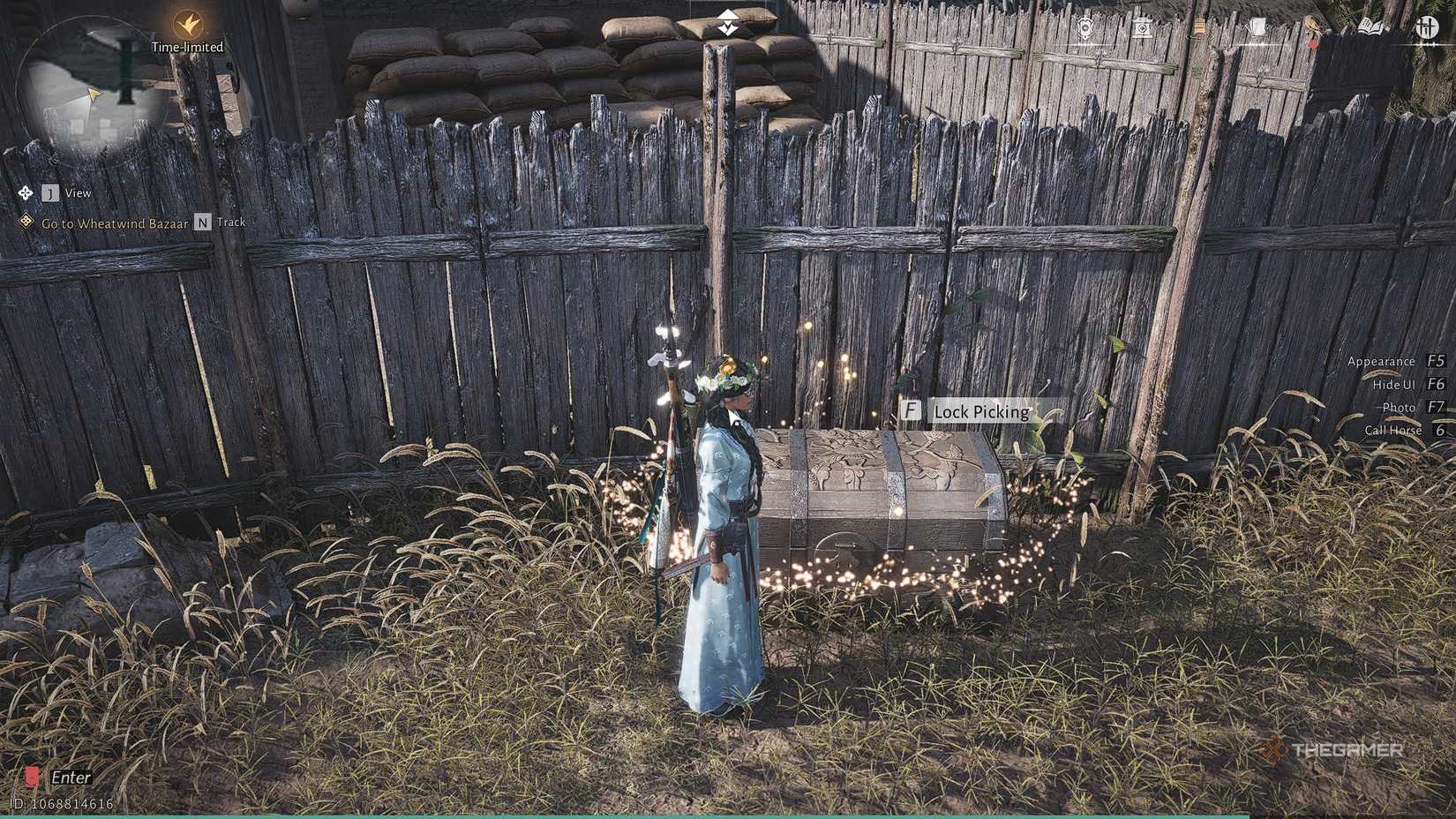This screenshot has width=1456, height=819.
Task: Open the book journal icon near top right
Action: coord(1368,26)
